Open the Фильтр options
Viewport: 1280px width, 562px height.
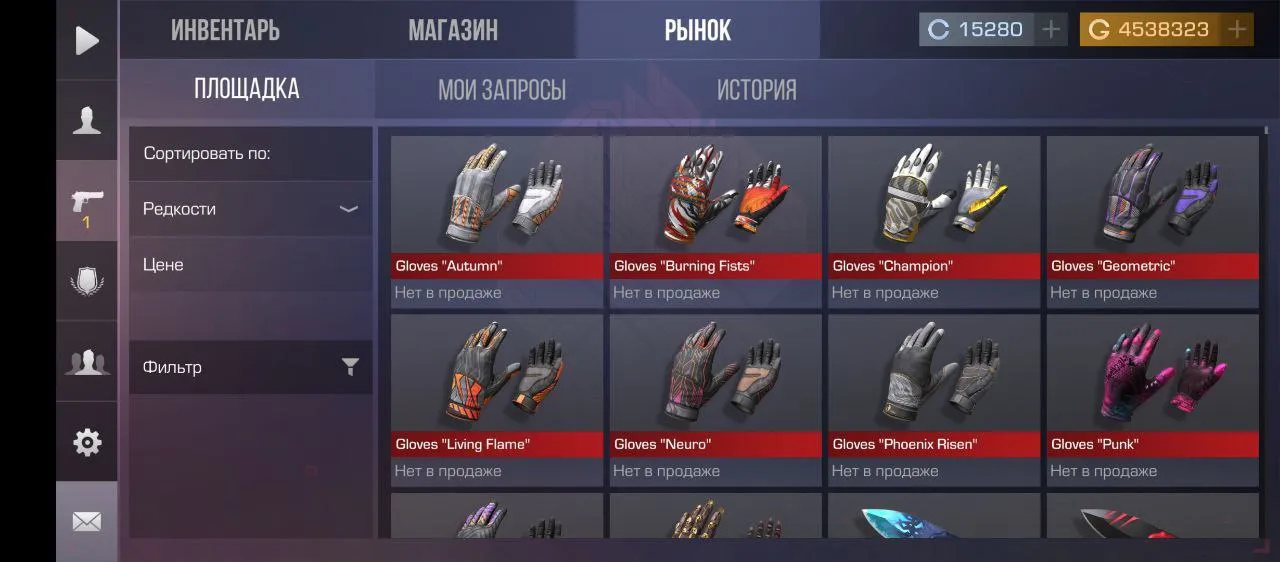(250, 367)
